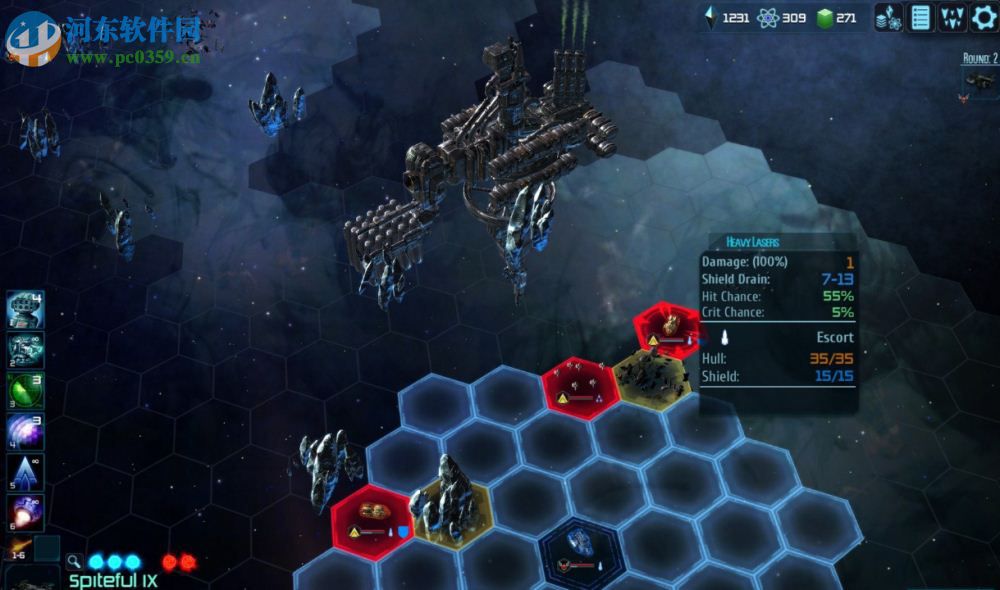Target the enemy fighter squadron red hex
The height and width of the screenshot is (590, 1000).
pos(576,382)
